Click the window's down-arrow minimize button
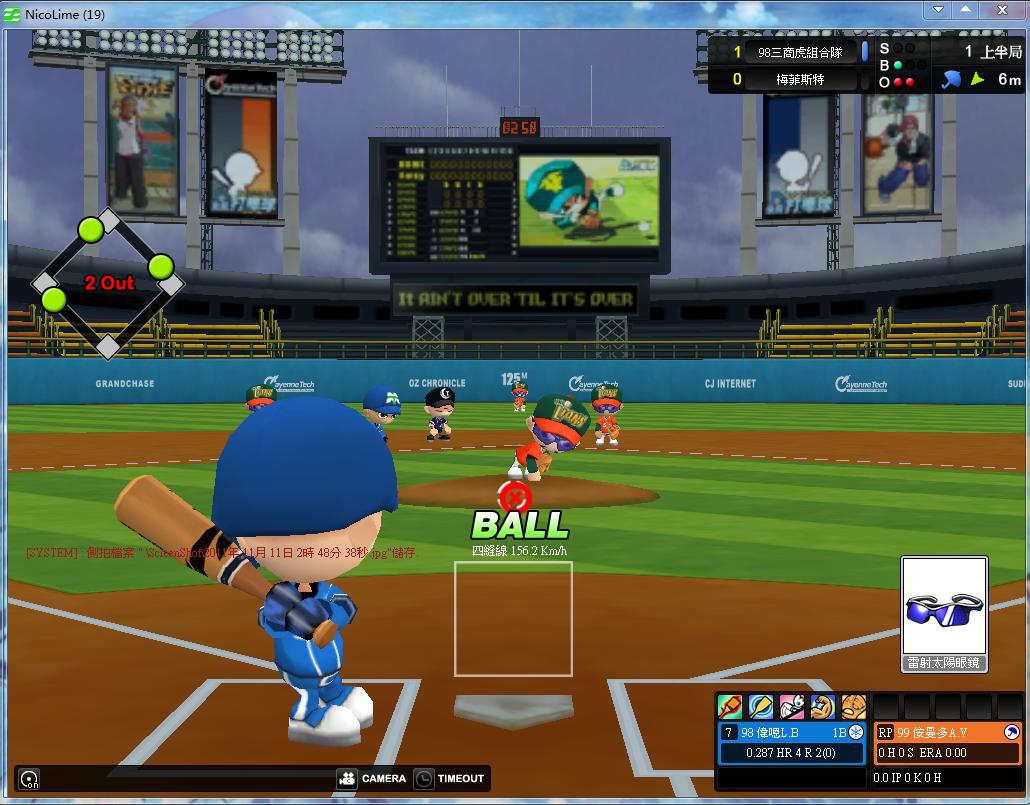 point(938,11)
